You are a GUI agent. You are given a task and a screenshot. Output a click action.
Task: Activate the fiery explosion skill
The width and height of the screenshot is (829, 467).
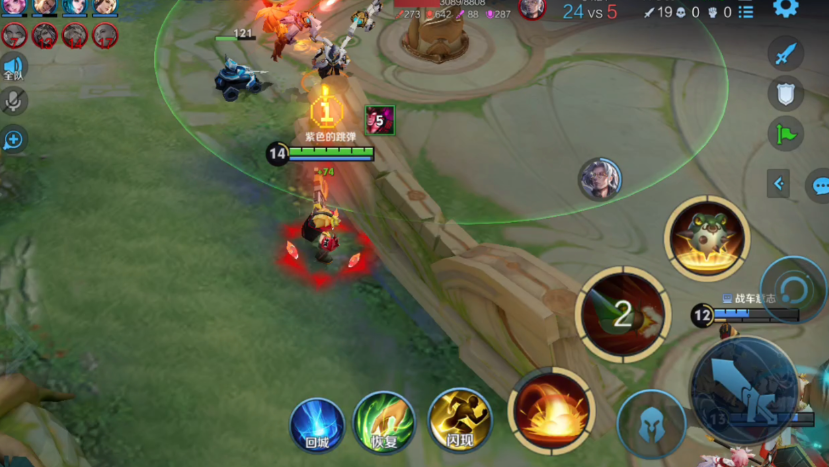coord(551,412)
